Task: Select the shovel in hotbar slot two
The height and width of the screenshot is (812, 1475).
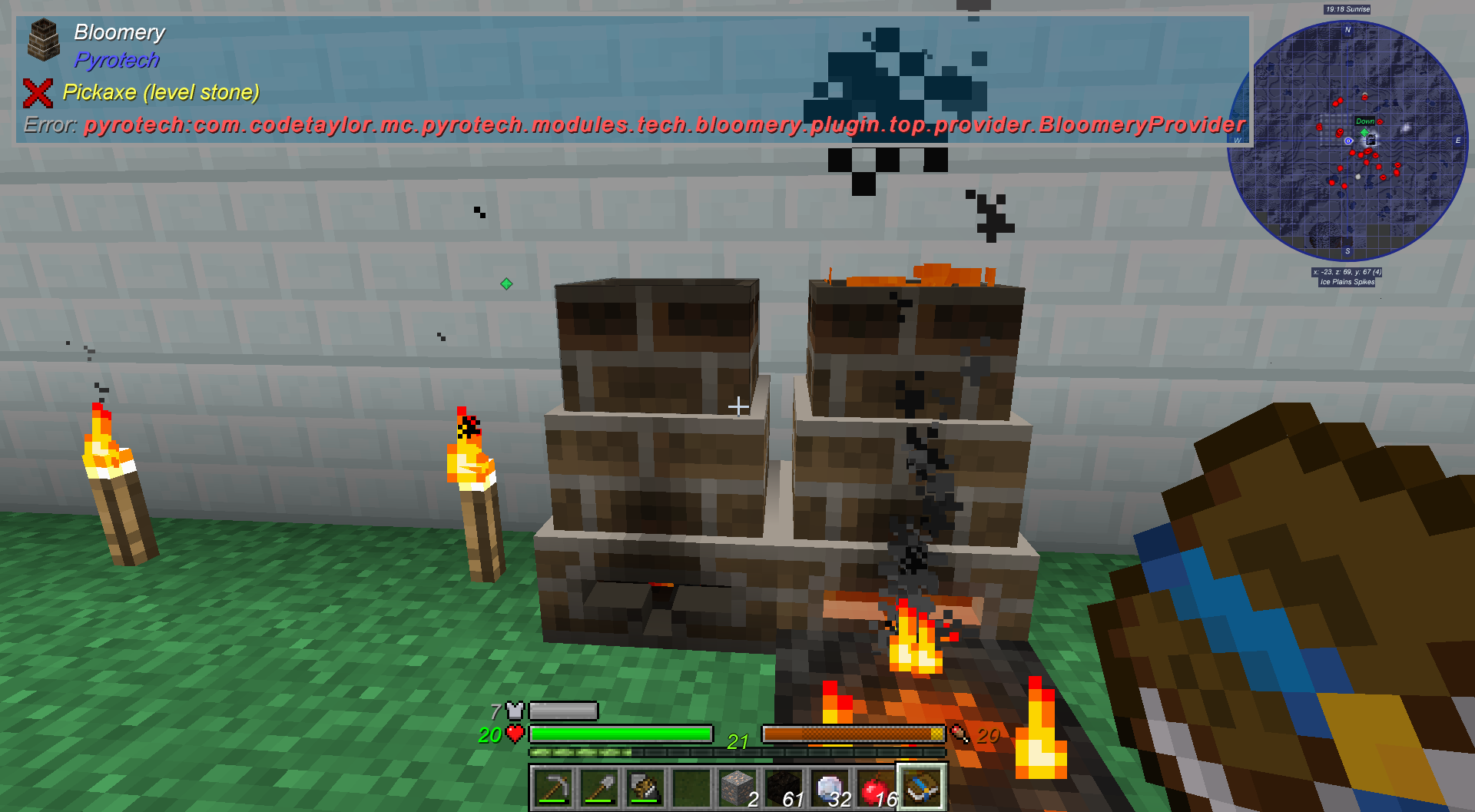Action: pos(599,785)
